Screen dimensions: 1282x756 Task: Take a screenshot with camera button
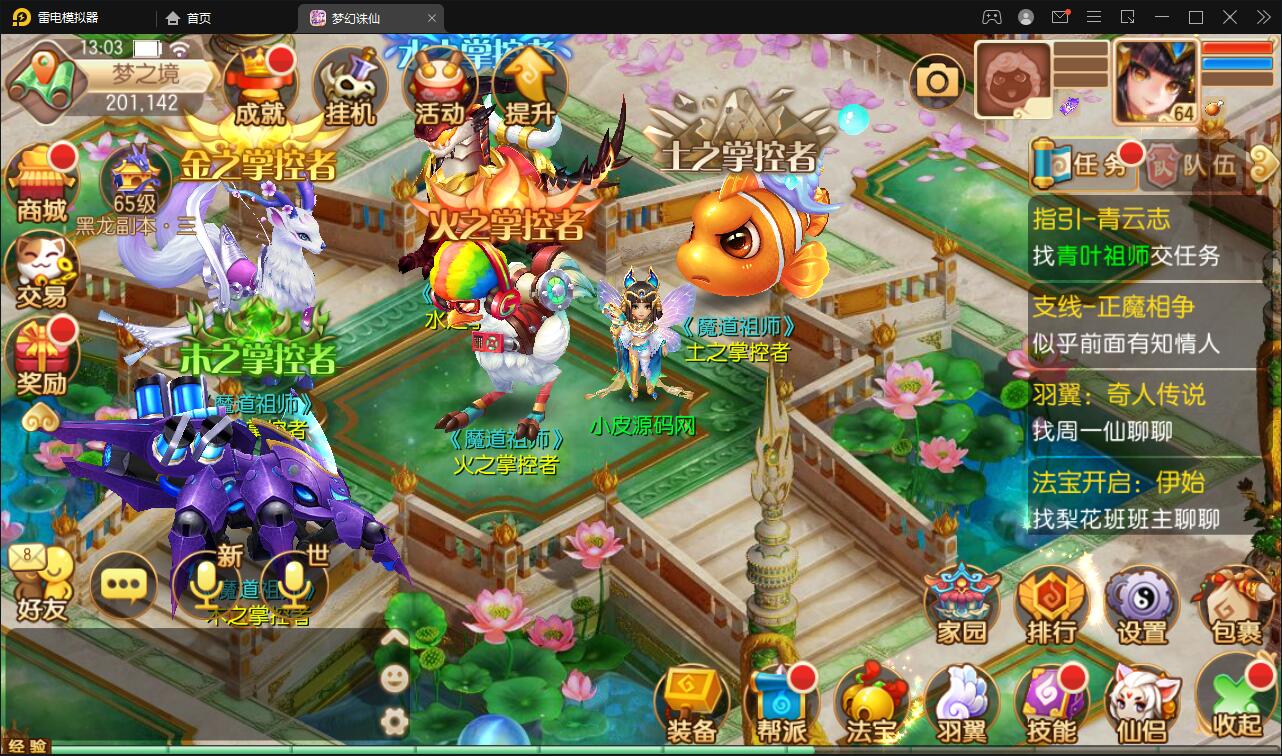(937, 82)
